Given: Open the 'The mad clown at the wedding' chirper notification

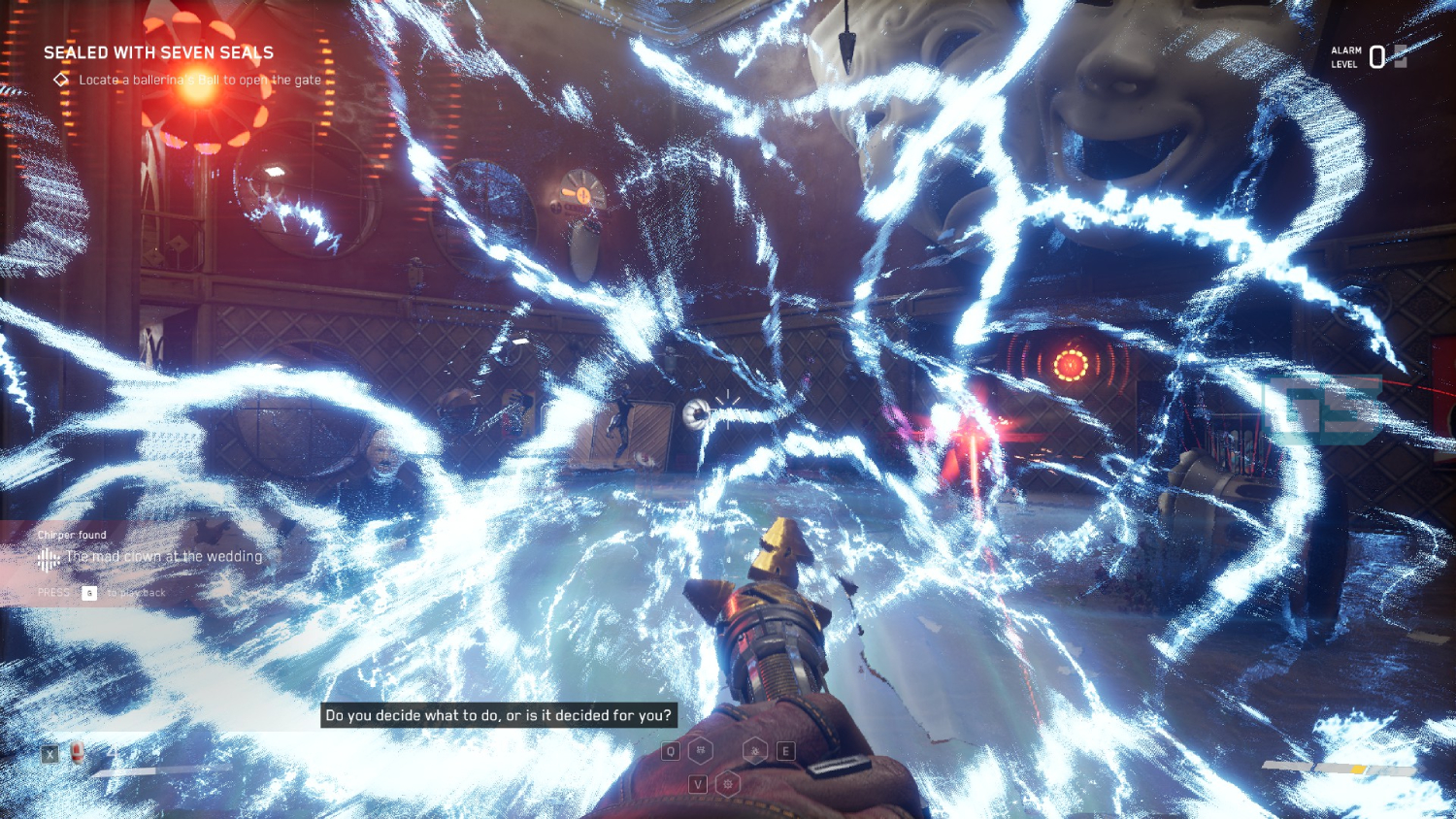Looking at the screenshot, I should (x=163, y=557).
